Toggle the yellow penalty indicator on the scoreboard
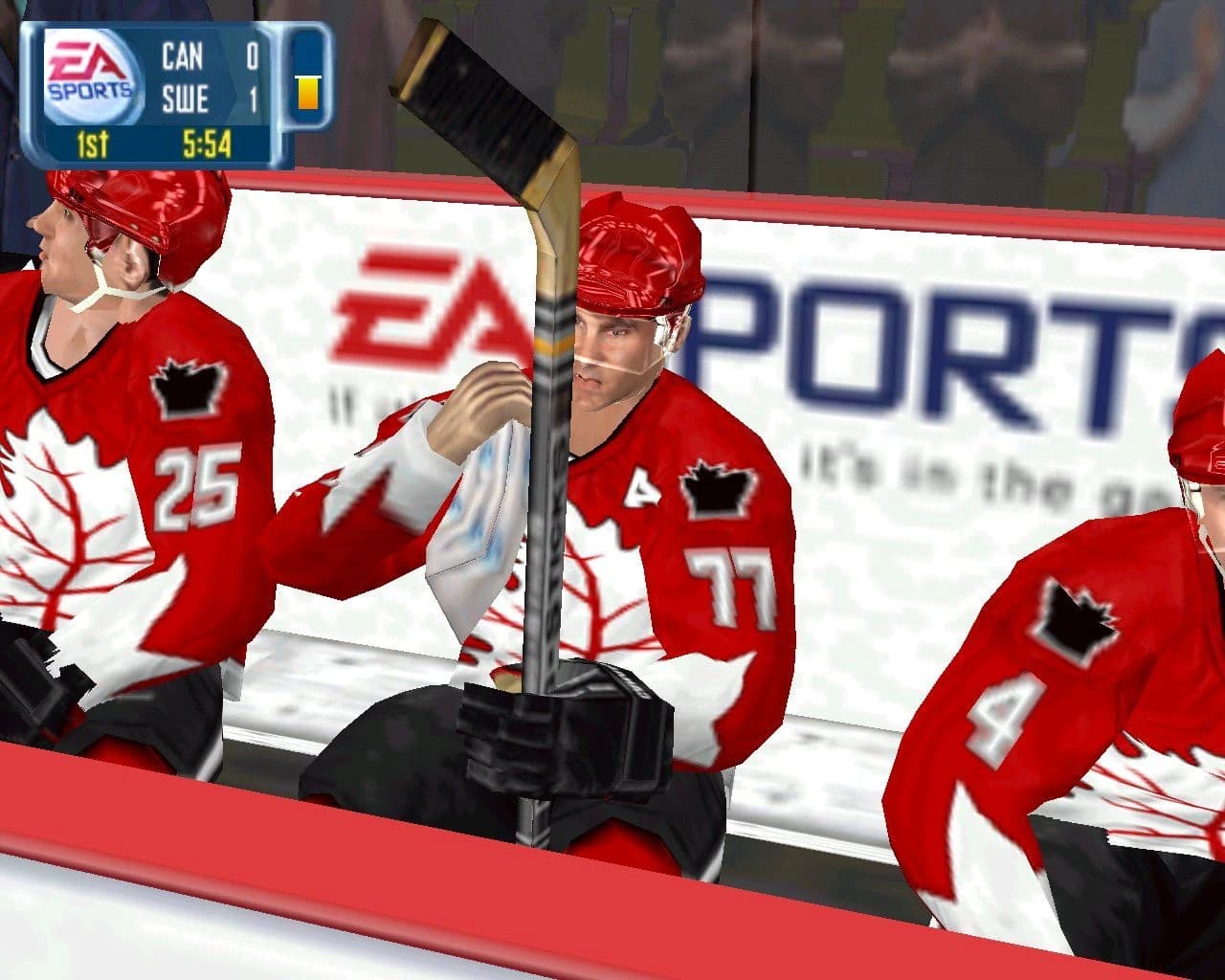This screenshot has width=1225, height=980. click(308, 93)
